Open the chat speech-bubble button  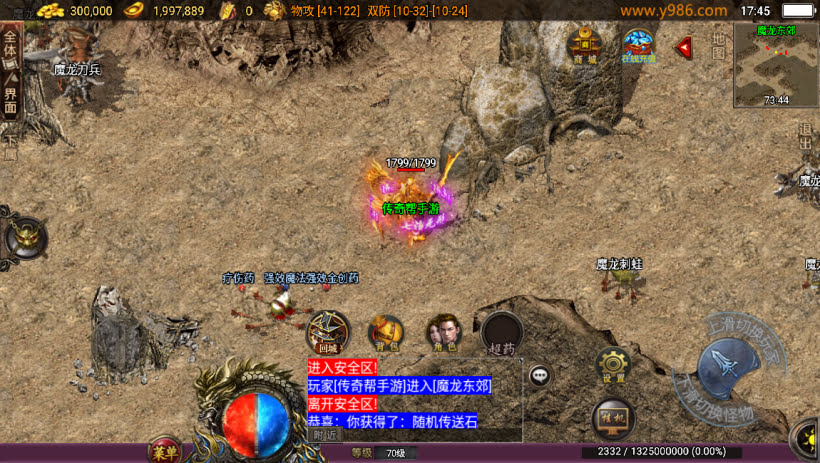(x=540, y=375)
